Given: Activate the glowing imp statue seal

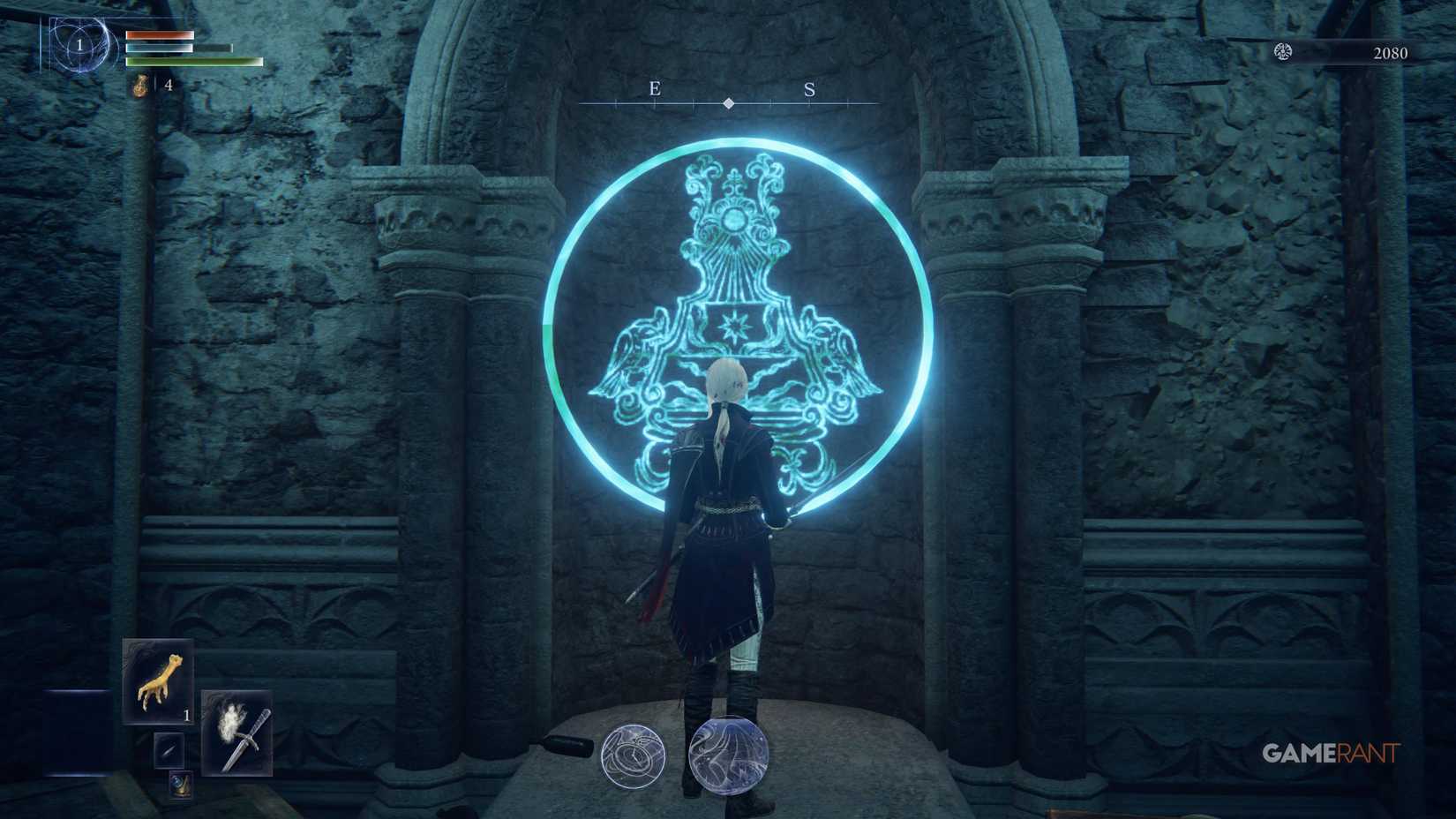Looking at the screenshot, I should coord(735,327).
